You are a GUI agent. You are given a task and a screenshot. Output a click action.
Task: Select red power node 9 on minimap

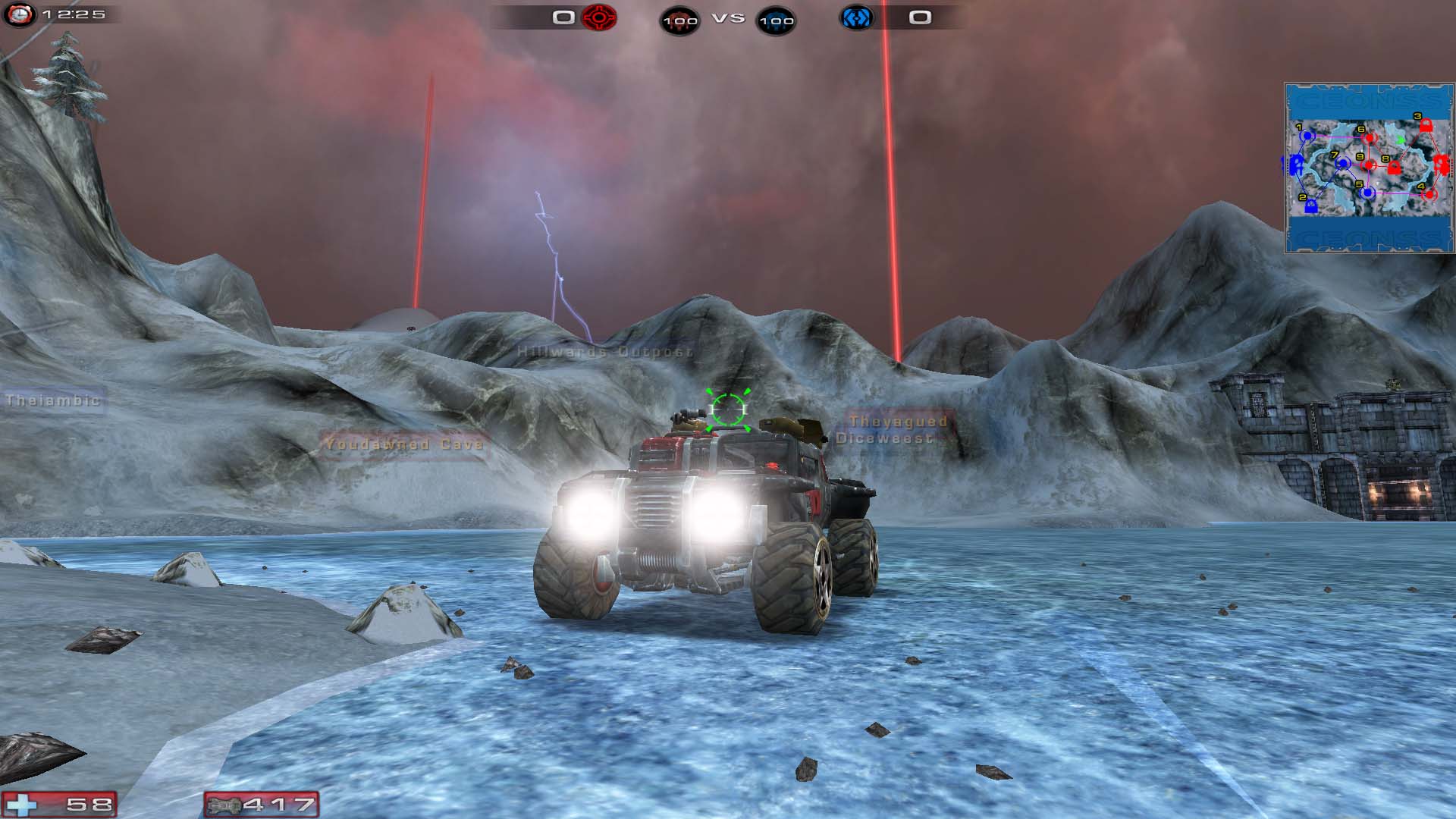tap(1370, 165)
